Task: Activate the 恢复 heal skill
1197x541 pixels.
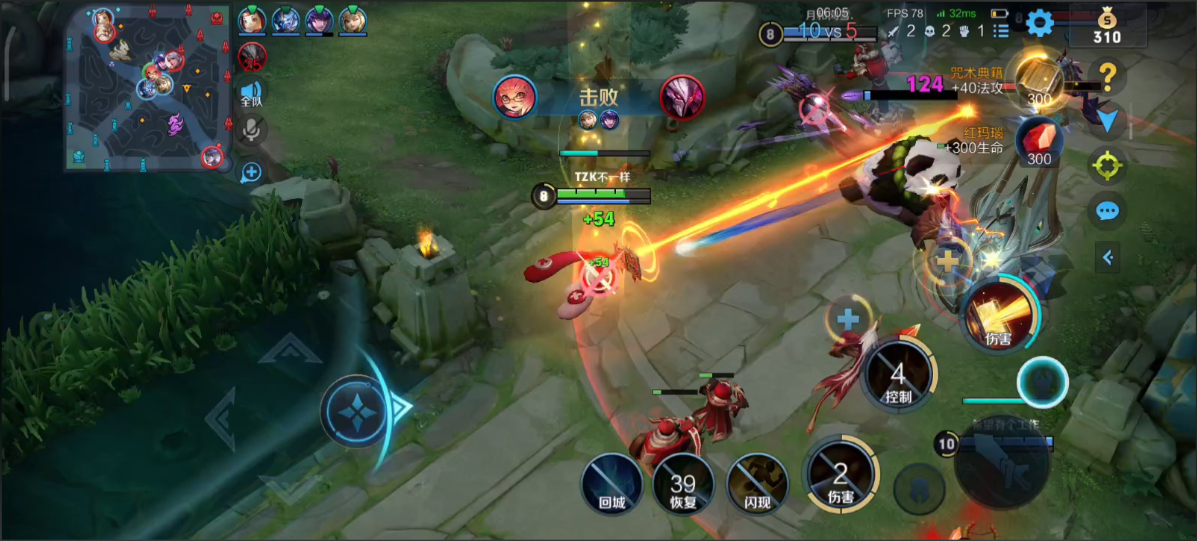Action: click(683, 485)
